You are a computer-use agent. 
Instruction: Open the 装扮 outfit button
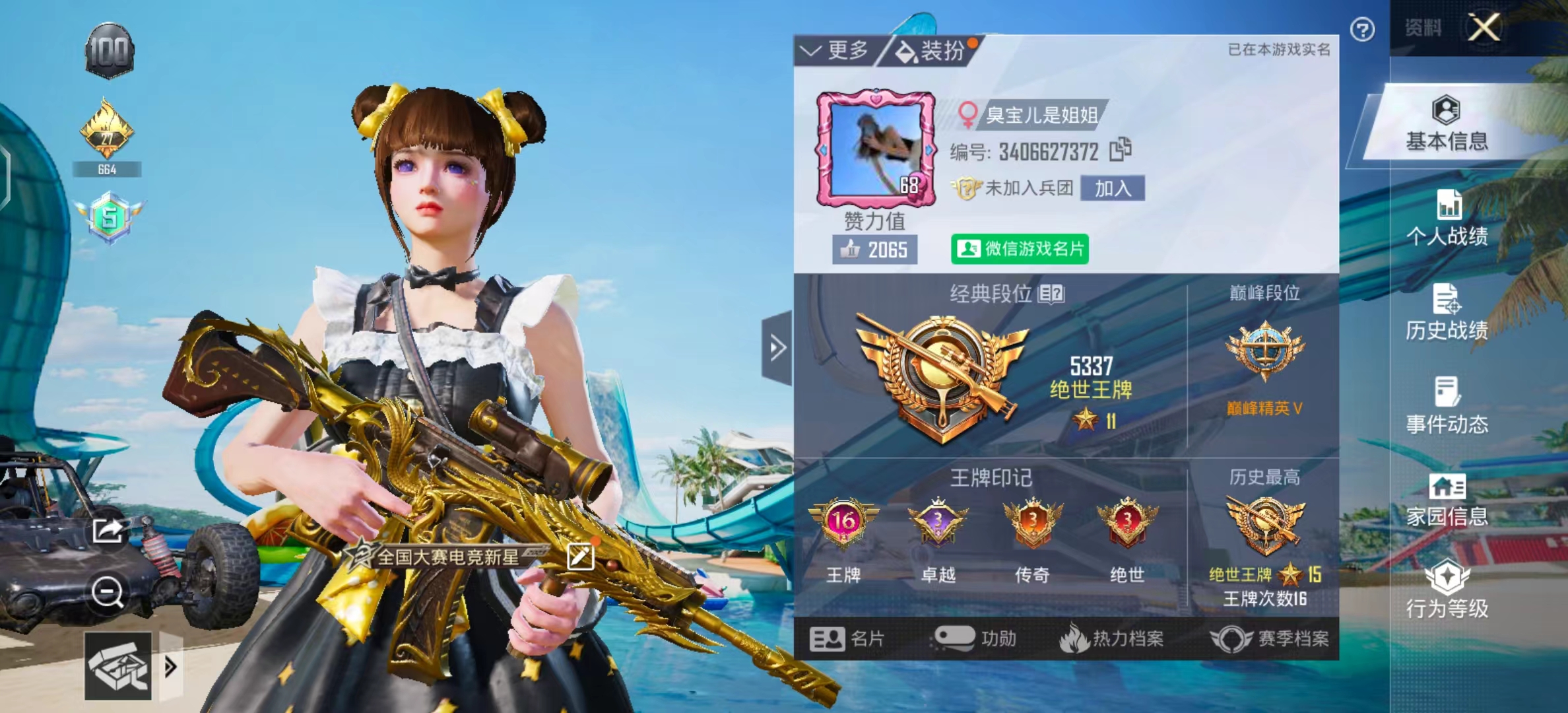tap(932, 50)
